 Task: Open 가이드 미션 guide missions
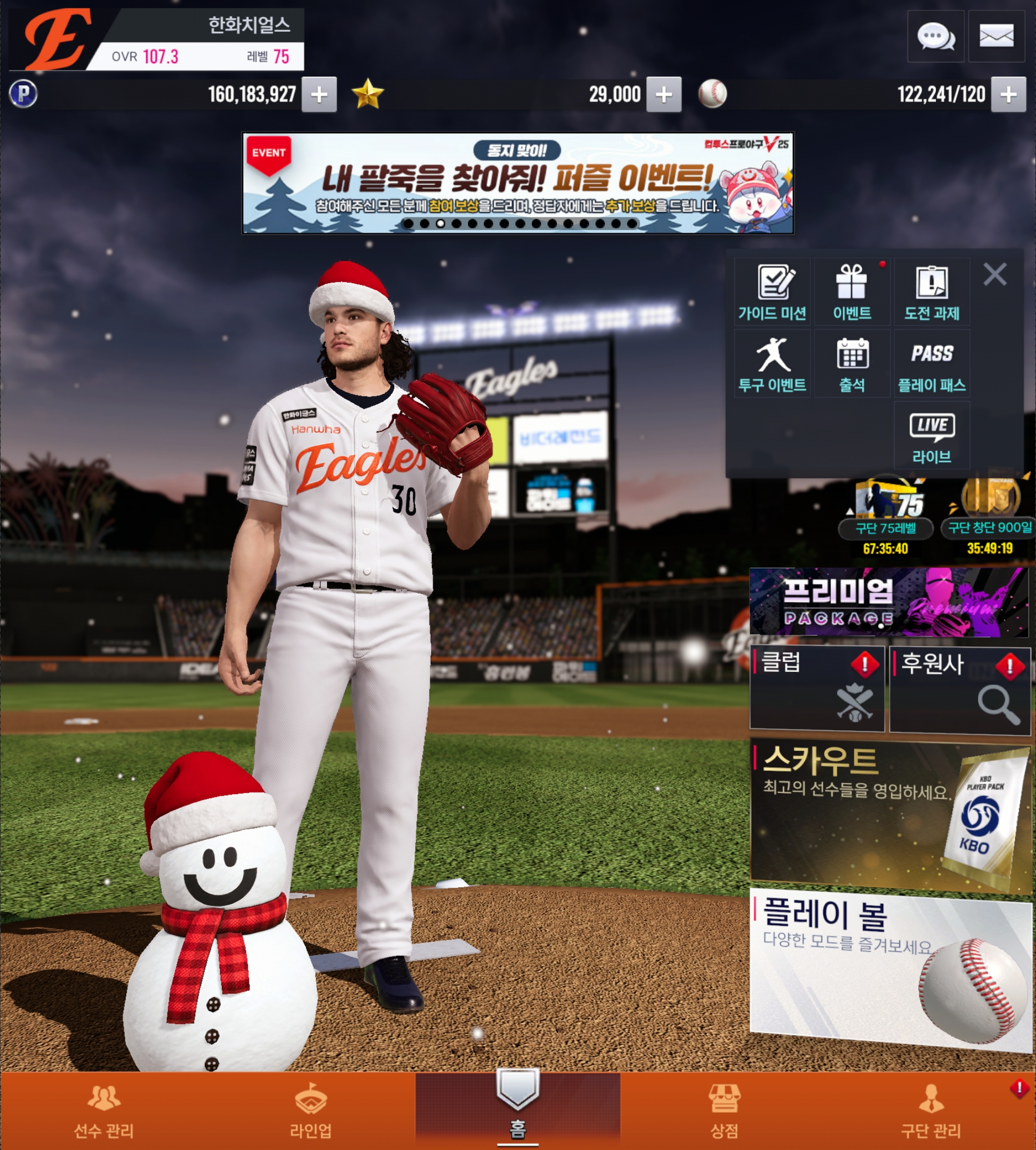(772, 292)
